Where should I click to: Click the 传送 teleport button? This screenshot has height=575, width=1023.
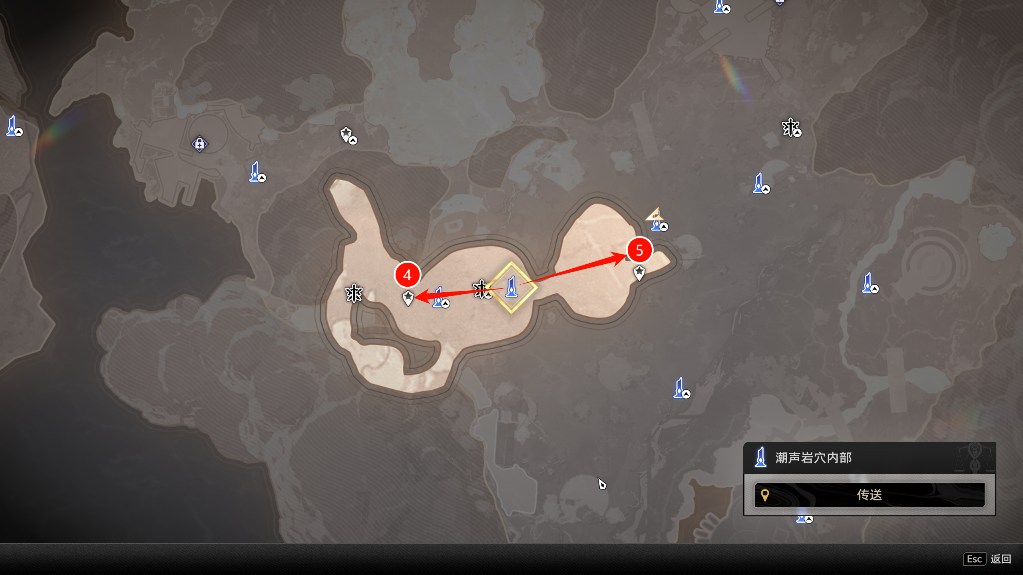pos(869,495)
